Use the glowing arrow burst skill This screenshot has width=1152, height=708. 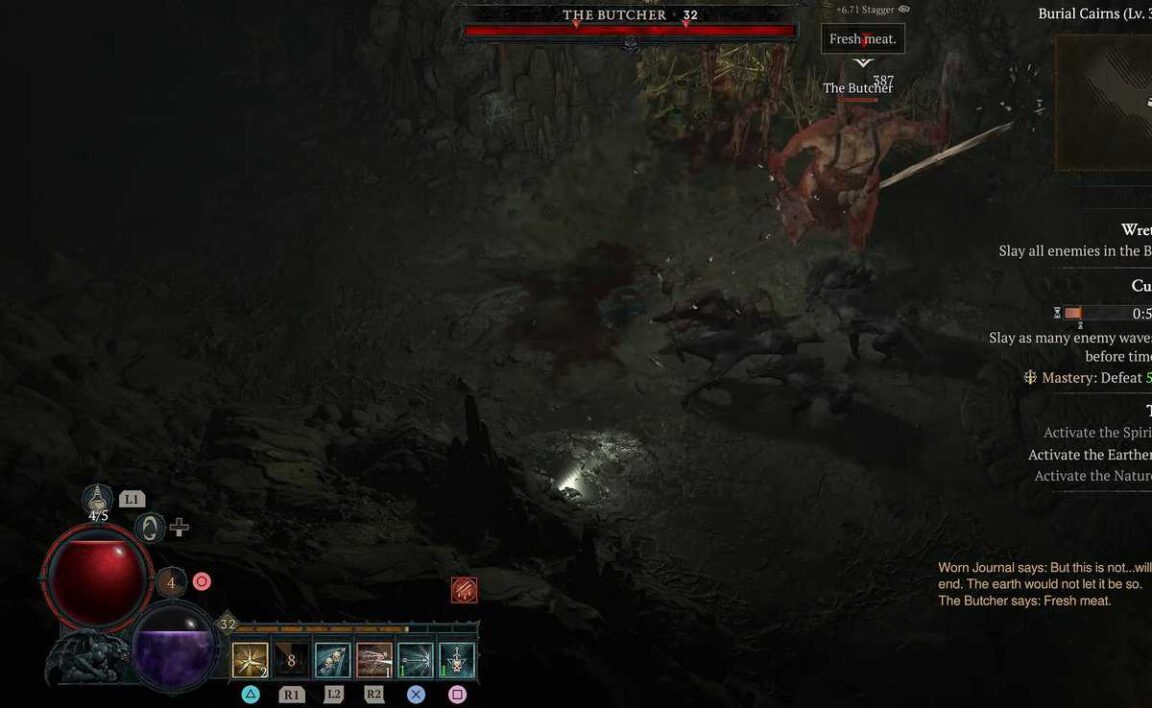tap(416, 660)
